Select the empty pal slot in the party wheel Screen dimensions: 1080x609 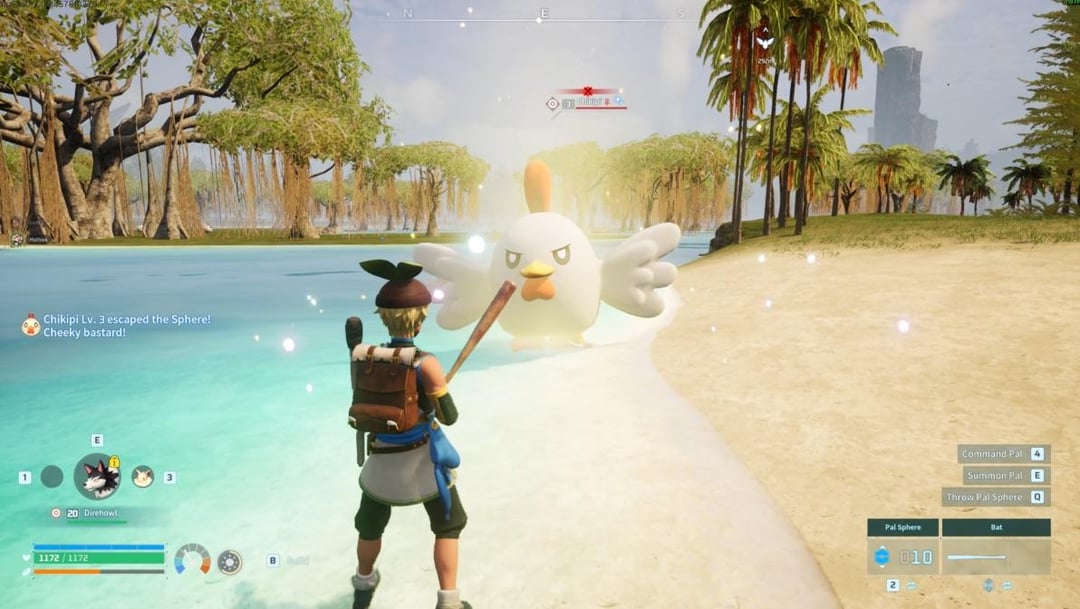tap(52, 477)
